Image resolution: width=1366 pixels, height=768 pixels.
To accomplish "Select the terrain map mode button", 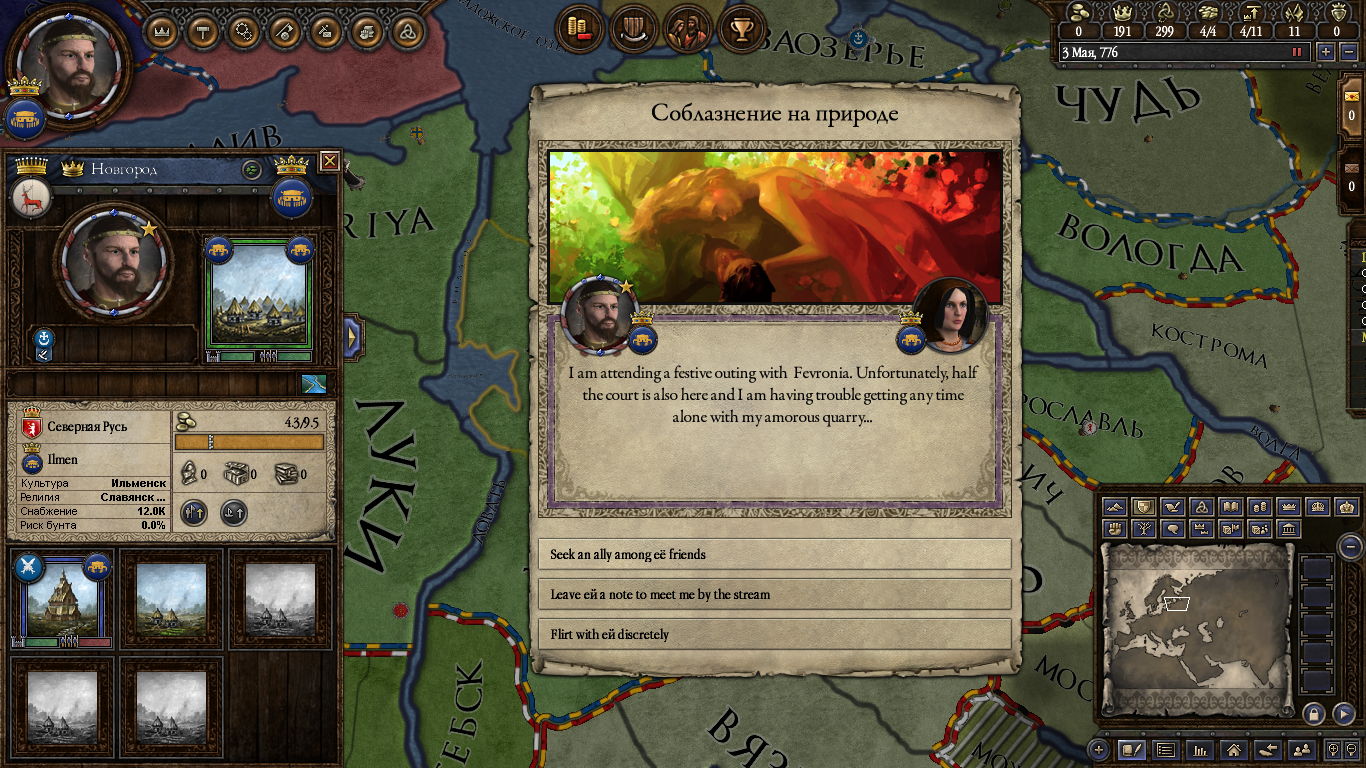I will click(1115, 507).
